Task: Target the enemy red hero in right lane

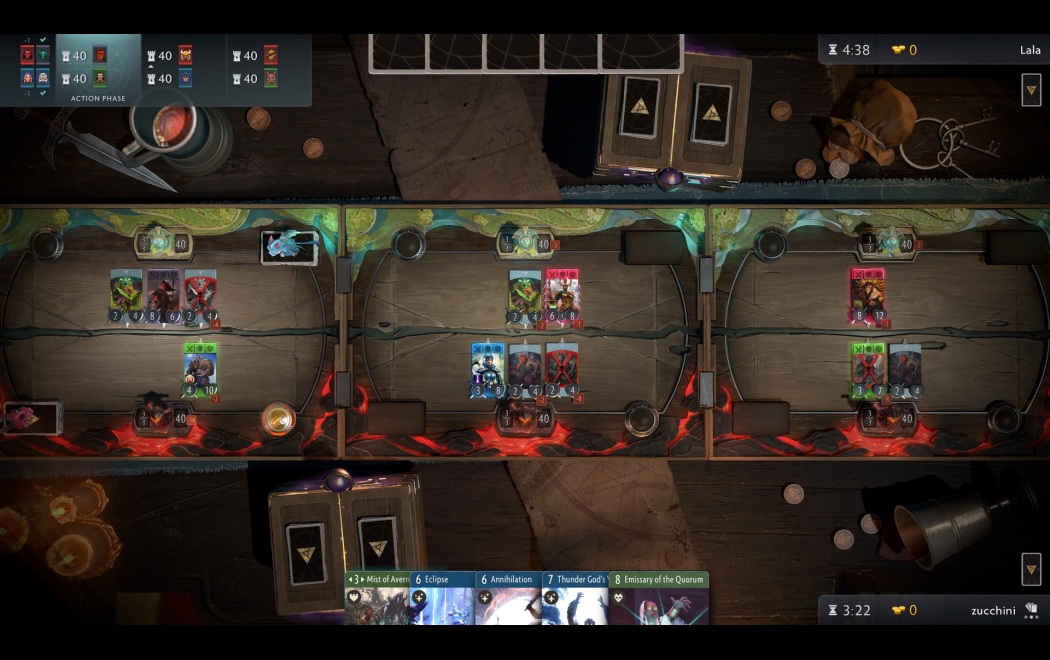Action: point(867,295)
